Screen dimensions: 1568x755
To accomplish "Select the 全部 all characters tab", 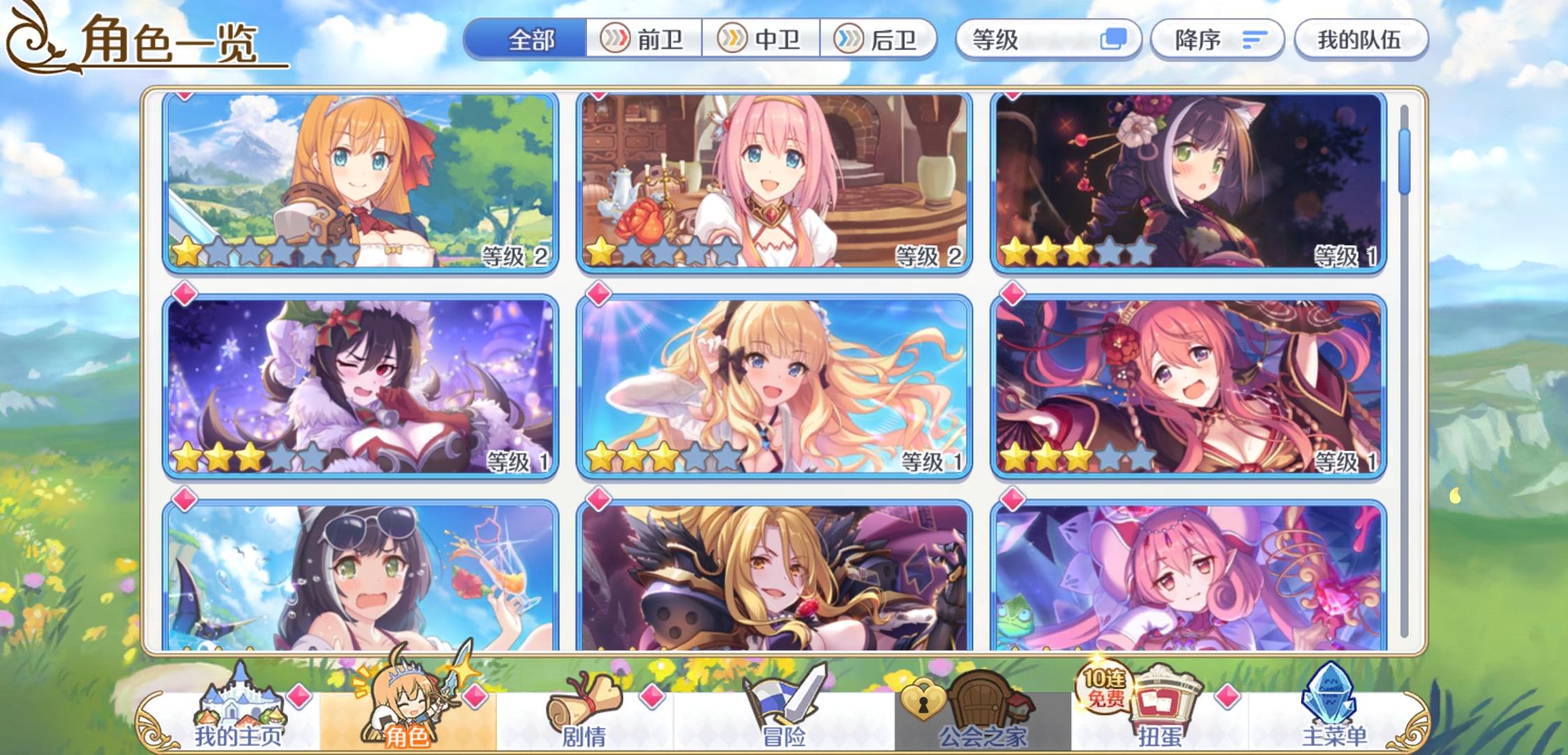I will (x=532, y=40).
